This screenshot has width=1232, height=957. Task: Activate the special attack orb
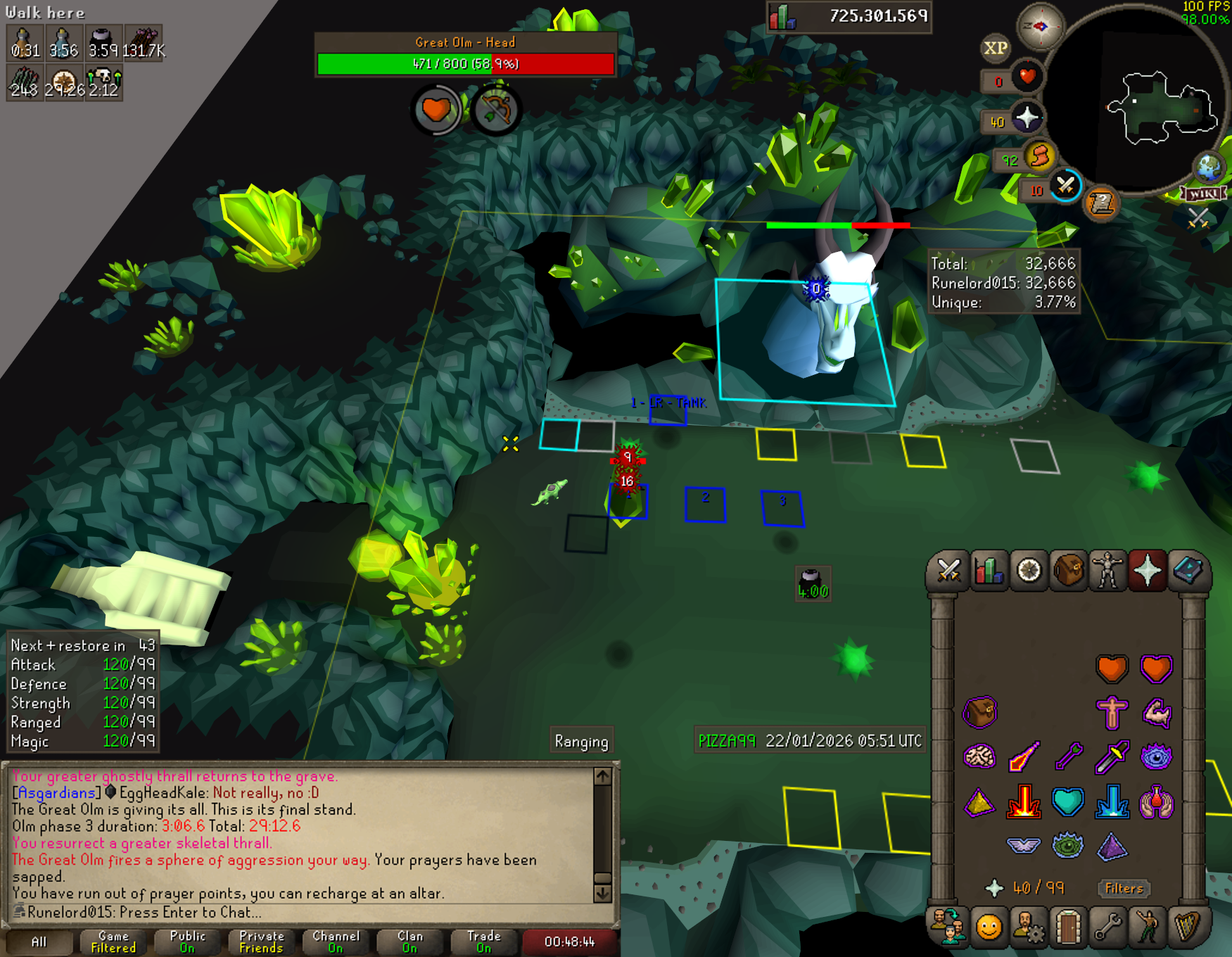tap(1065, 186)
